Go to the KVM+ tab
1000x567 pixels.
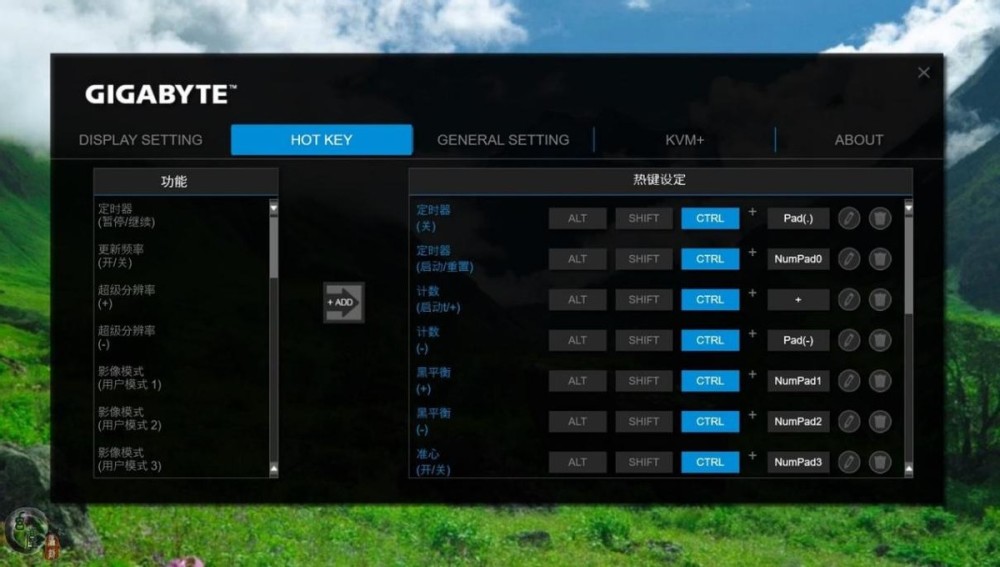[685, 140]
